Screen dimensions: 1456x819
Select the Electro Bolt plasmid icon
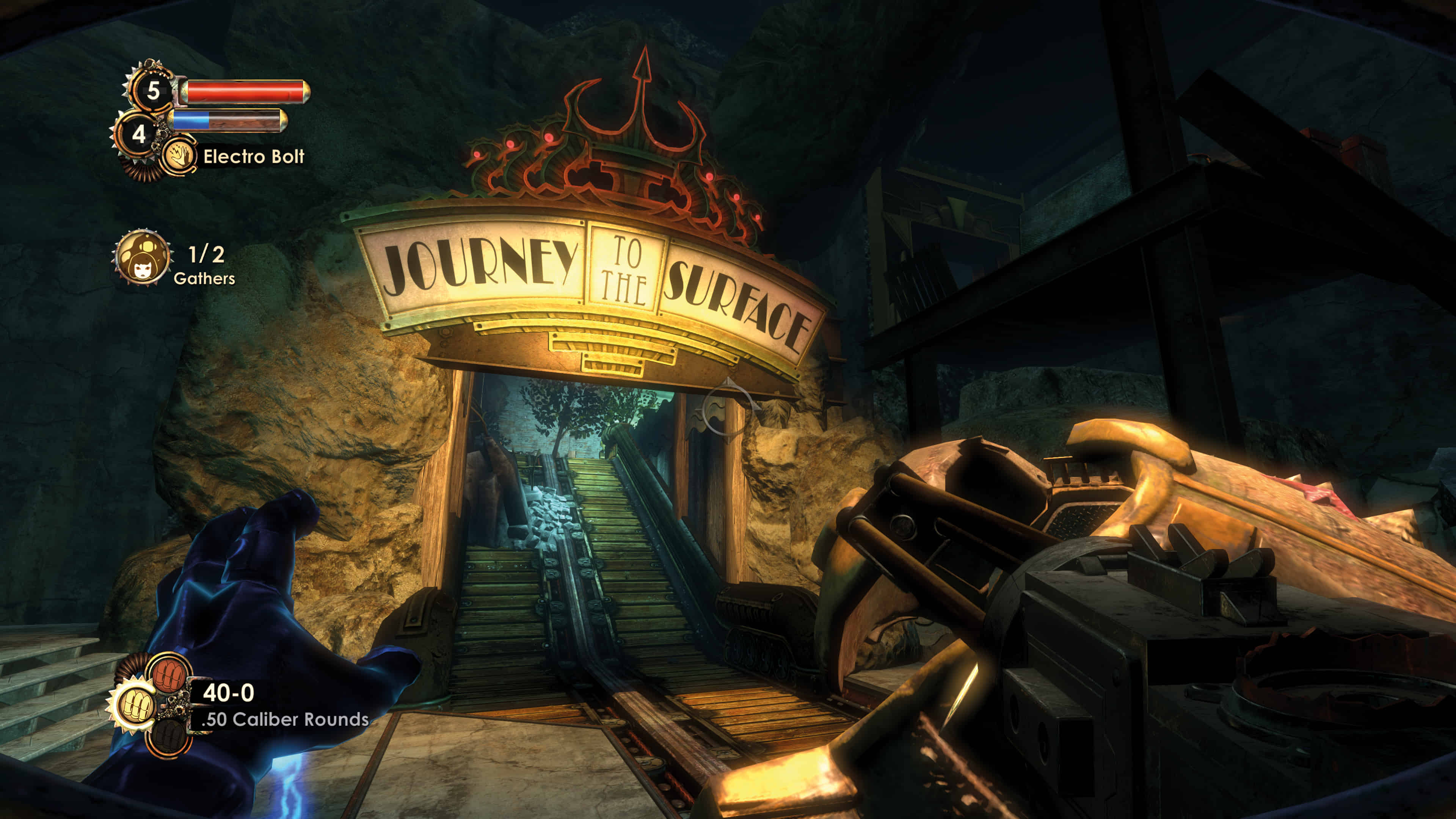(179, 155)
